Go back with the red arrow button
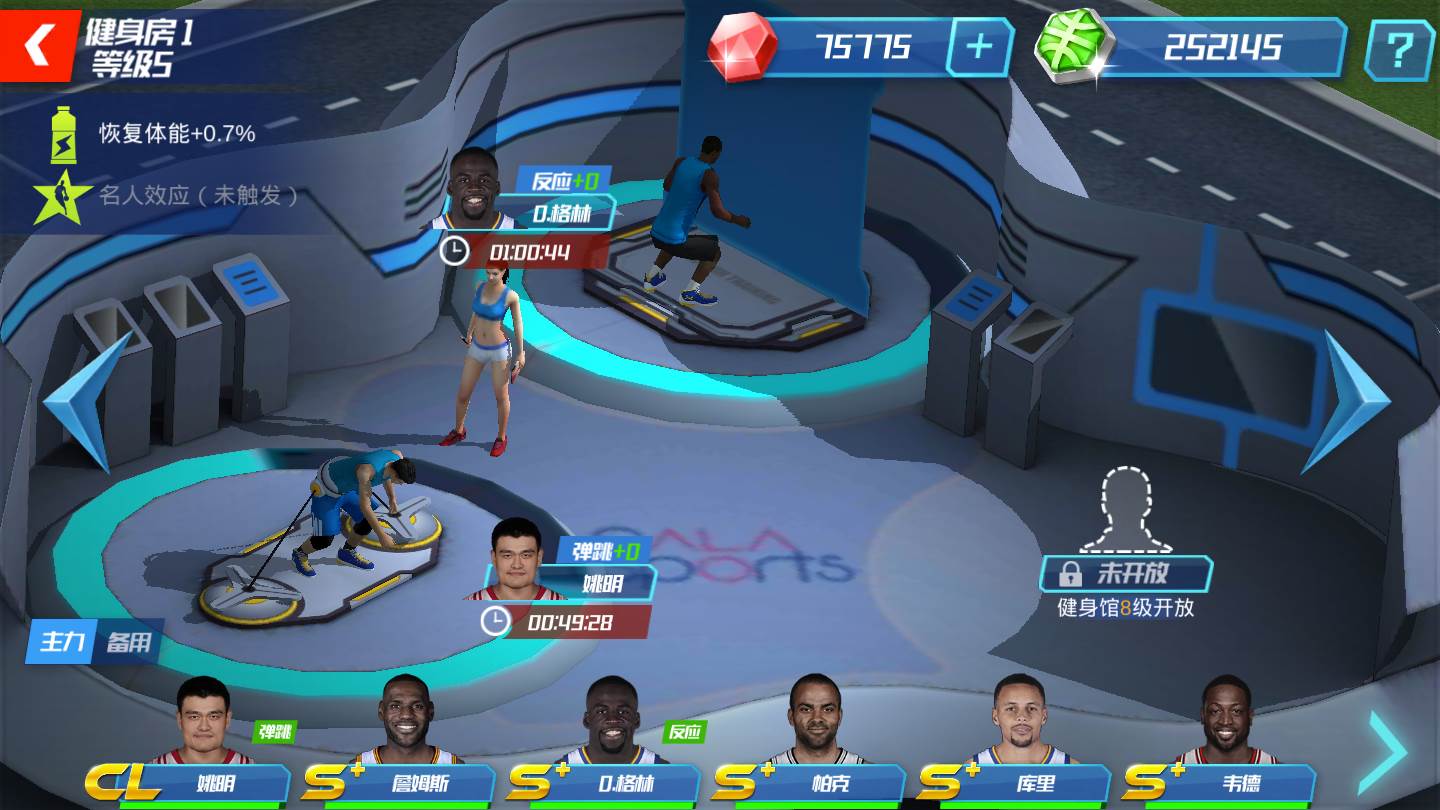This screenshot has height=810, width=1440. pyautogui.click(x=38, y=45)
